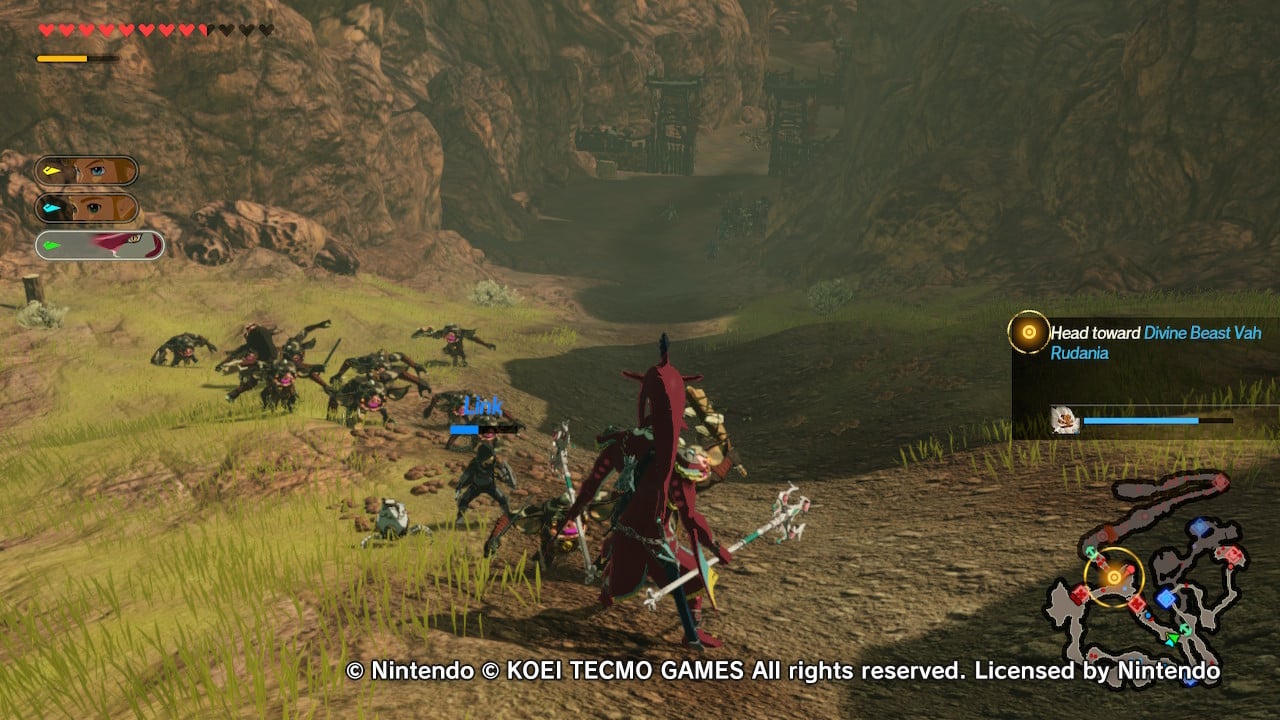Click the last empty heart container
Viewport: 1280px width, 720px height.
(264, 30)
